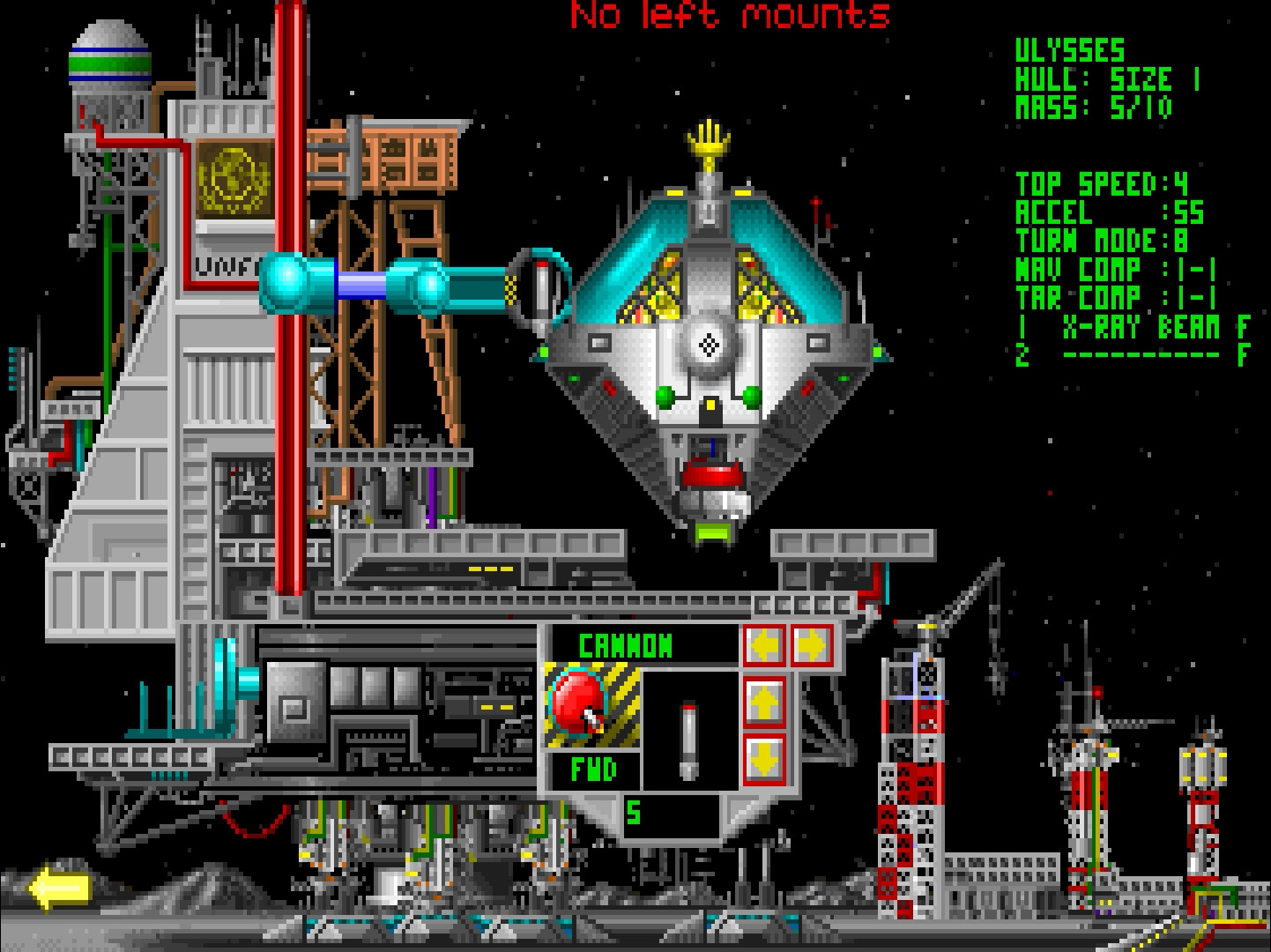Viewport: 1271px width, 952px height.
Task: Click the right yellow arrow to cycle weapon type
Action: [x=812, y=643]
